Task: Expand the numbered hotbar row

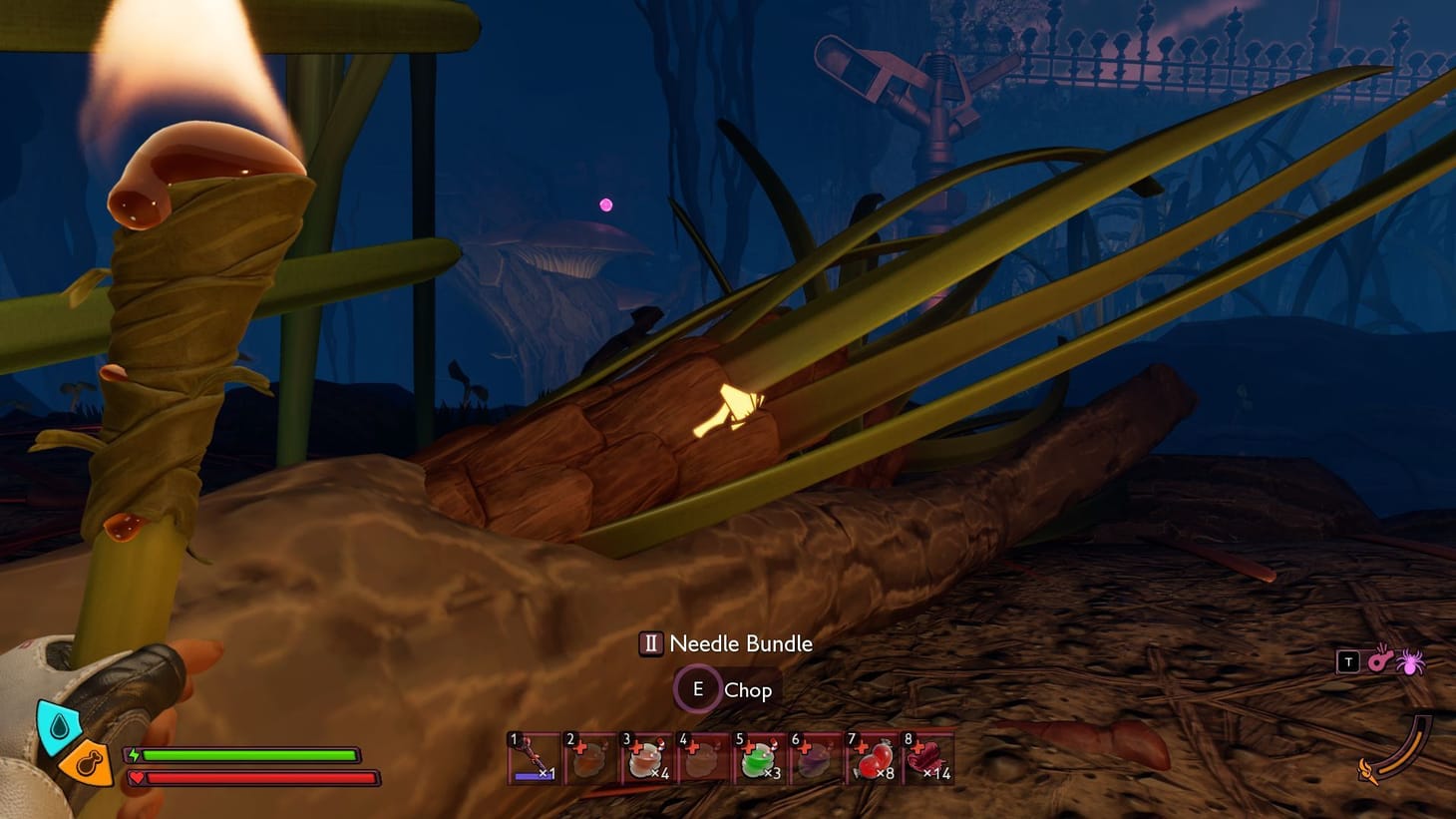Action: click(729, 760)
